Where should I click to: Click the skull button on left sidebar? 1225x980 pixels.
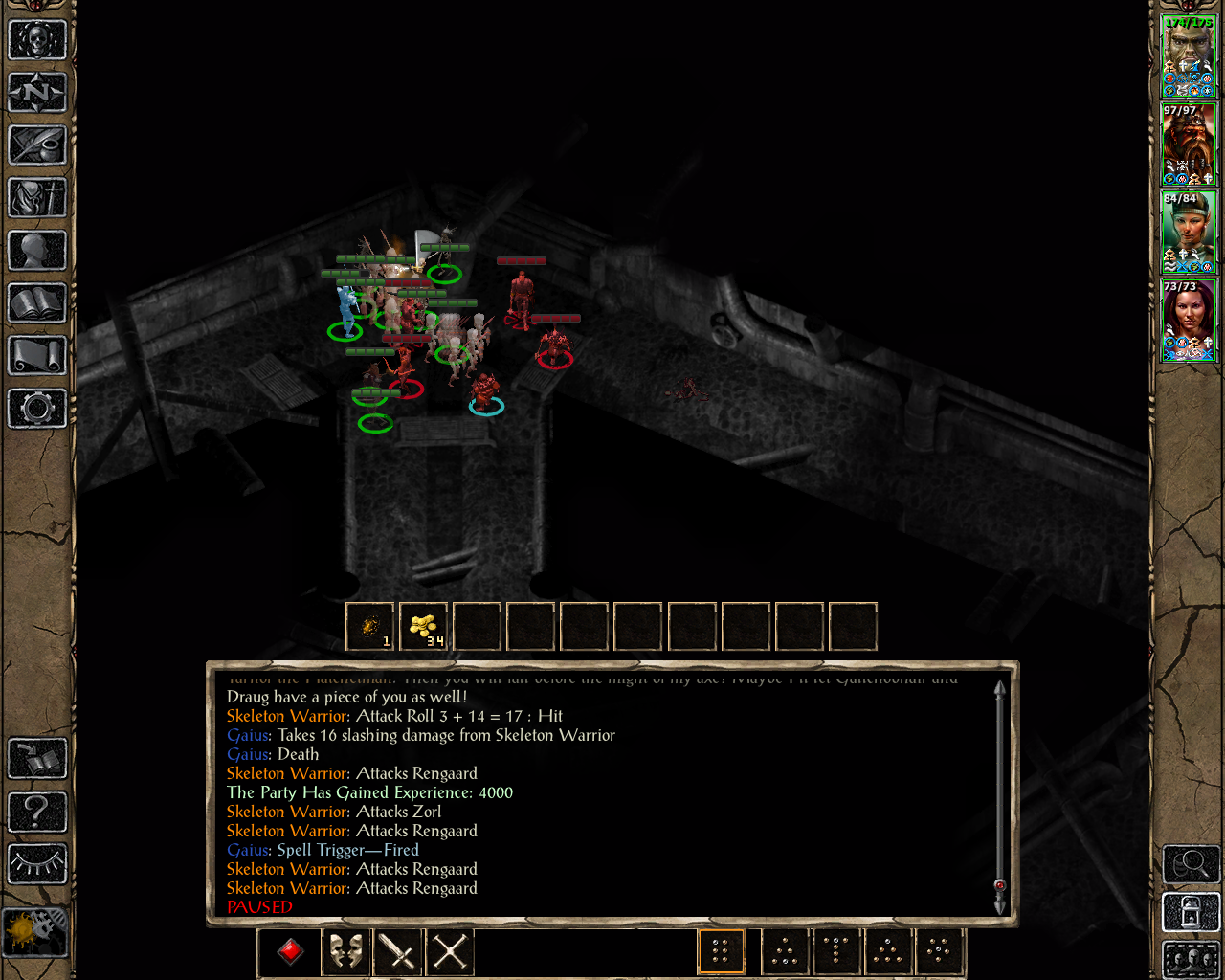point(37,40)
